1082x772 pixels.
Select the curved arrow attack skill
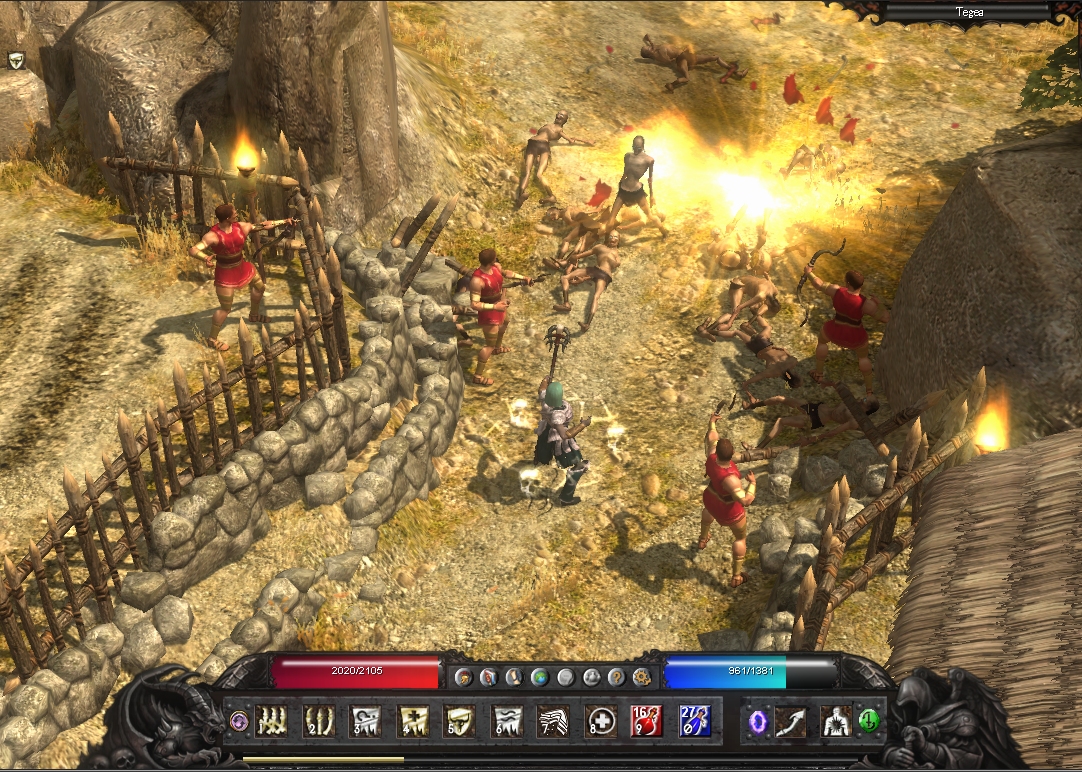tap(790, 720)
